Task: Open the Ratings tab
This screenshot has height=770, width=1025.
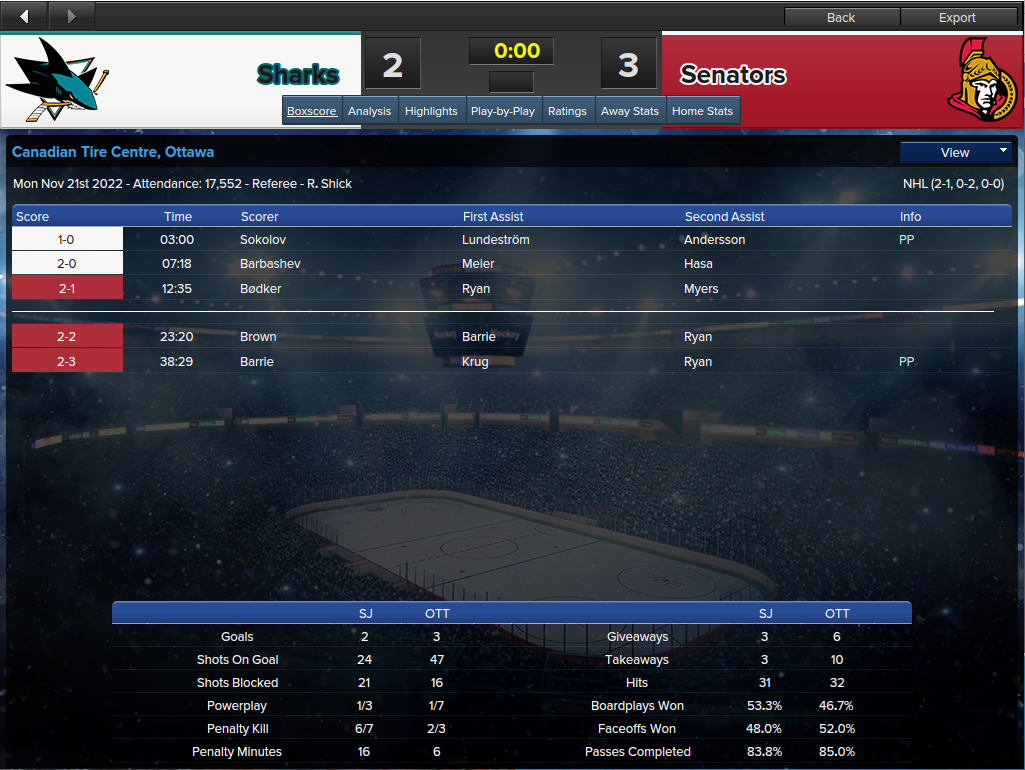Action: pyautogui.click(x=567, y=111)
